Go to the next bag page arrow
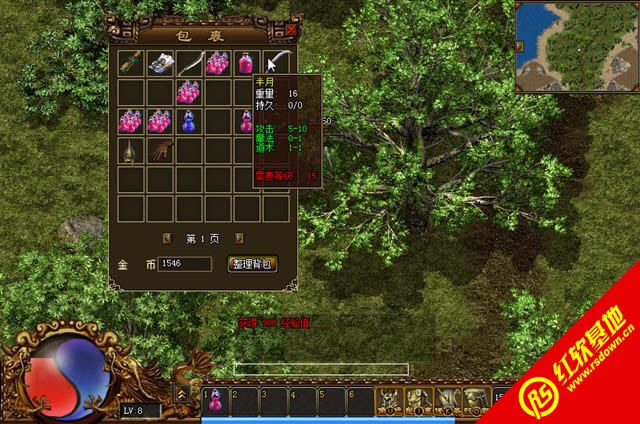The image size is (640, 424). 241,238
